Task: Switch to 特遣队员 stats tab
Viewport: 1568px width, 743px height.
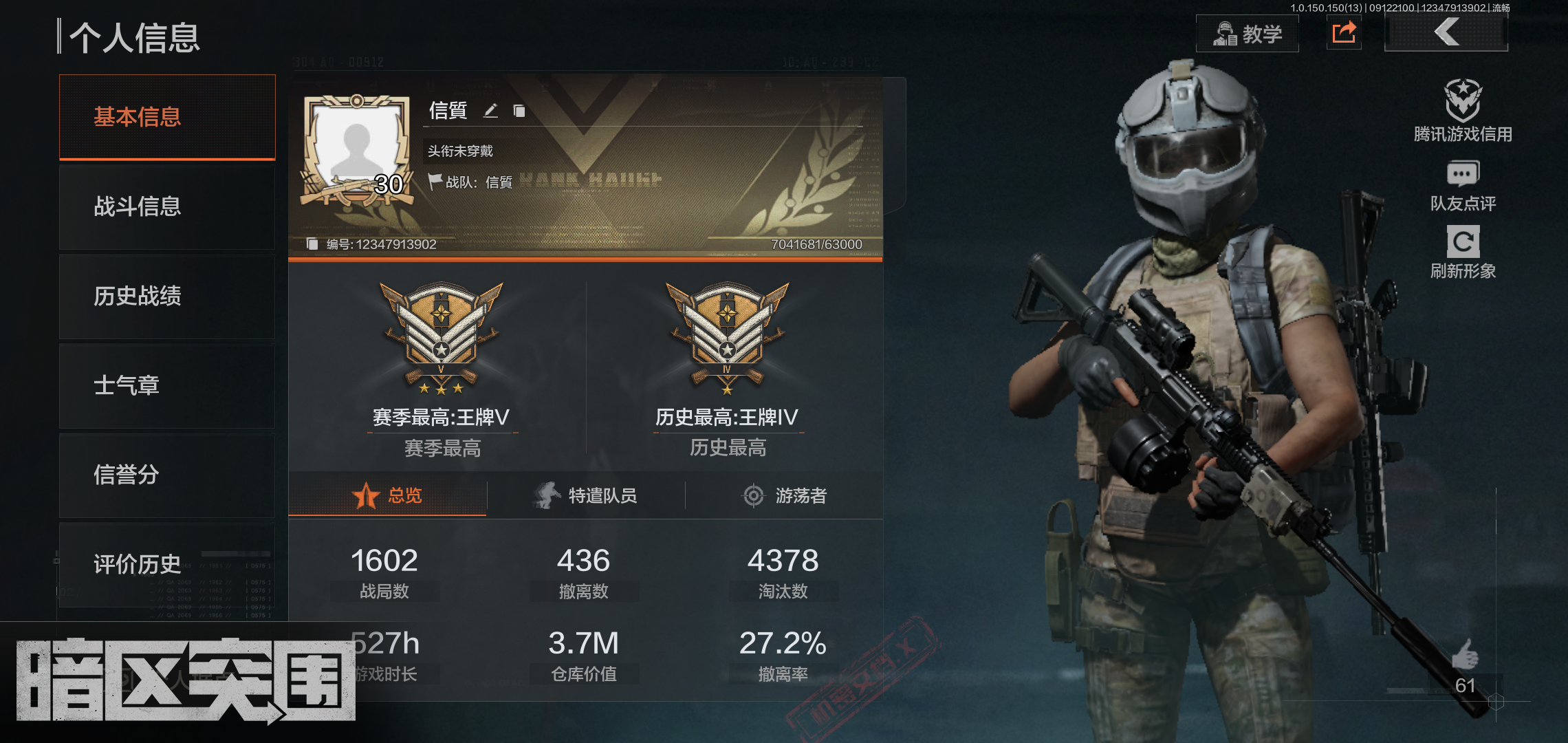Action: point(586,495)
